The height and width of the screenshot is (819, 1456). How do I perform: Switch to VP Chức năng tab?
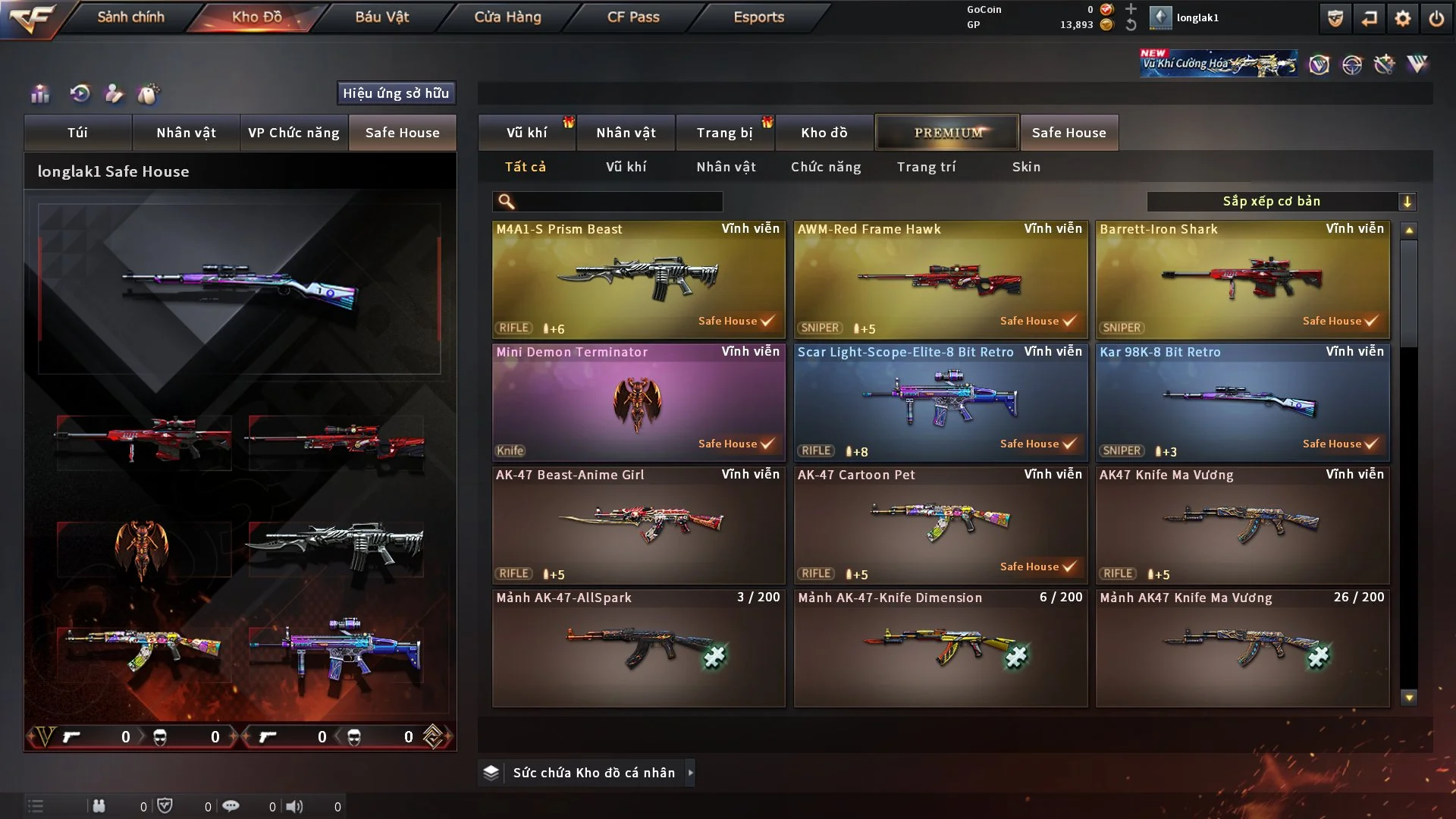pos(293,133)
